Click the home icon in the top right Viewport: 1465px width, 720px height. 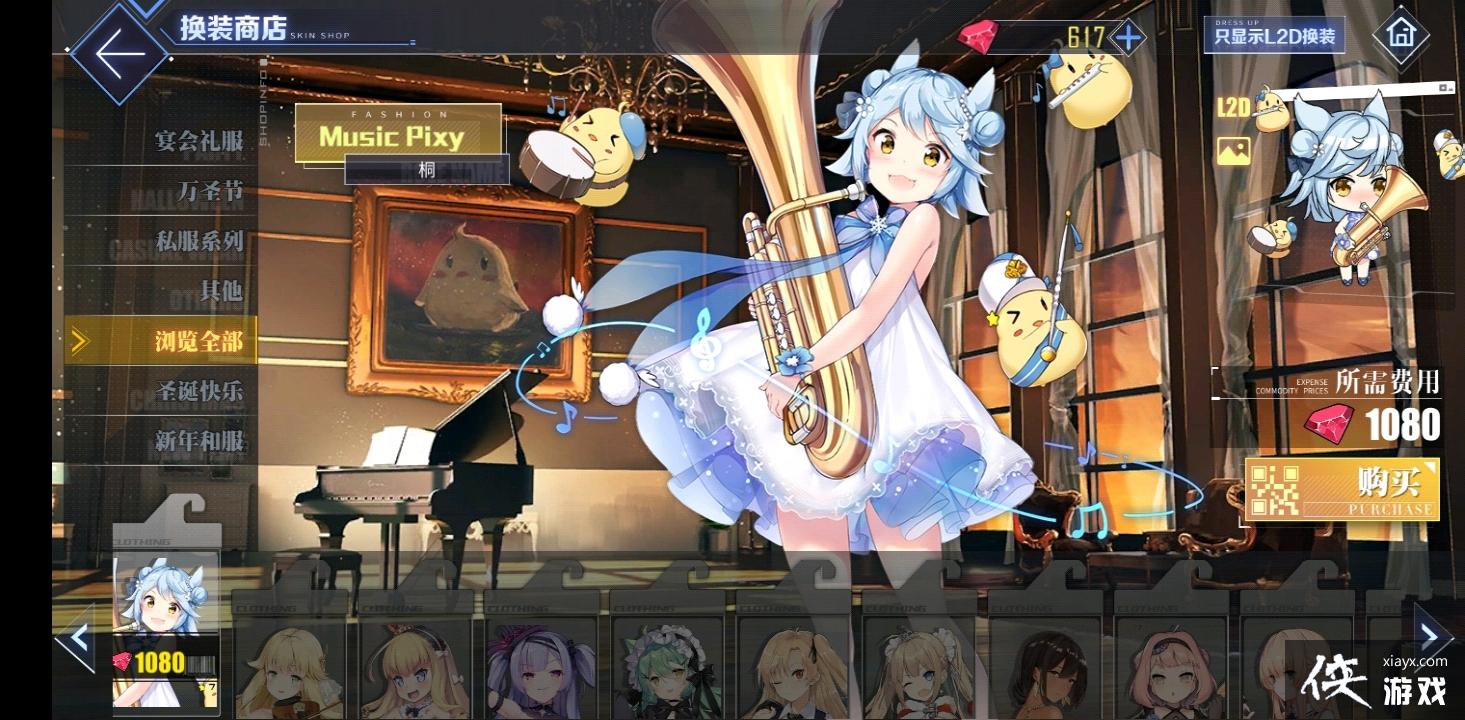[1399, 35]
